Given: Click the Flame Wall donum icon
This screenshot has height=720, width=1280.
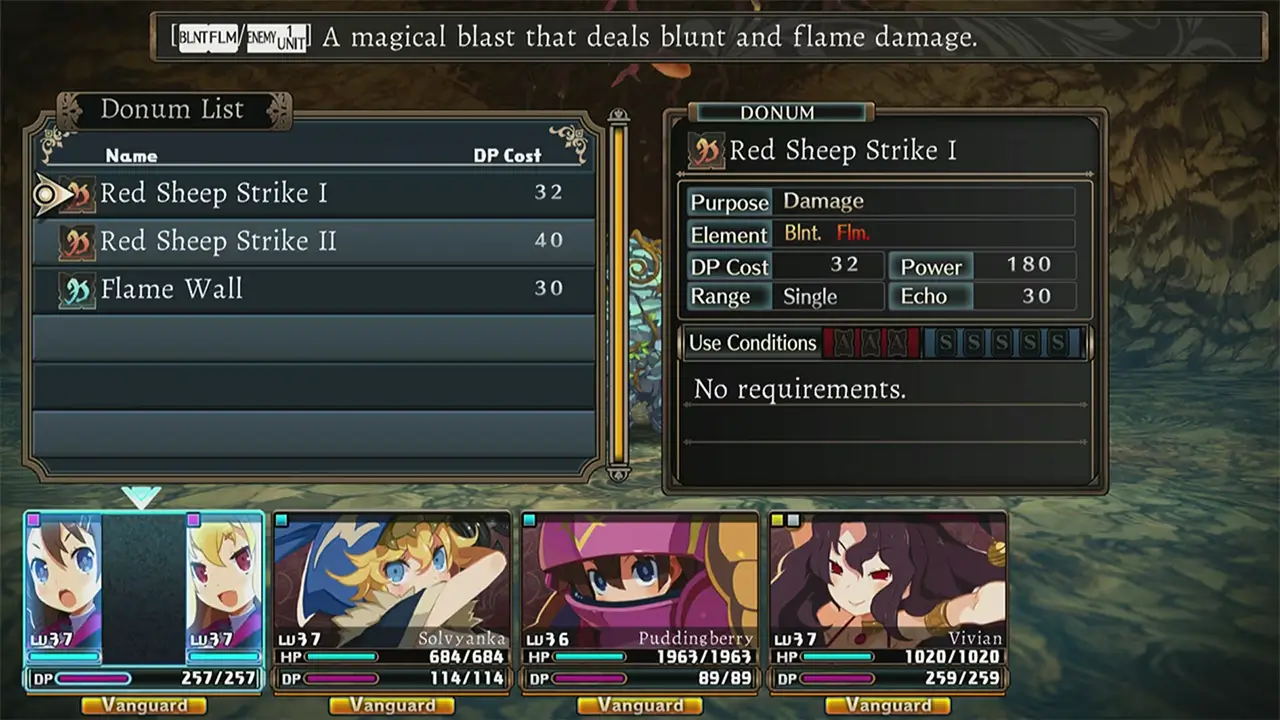Looking at the screenshot, I should [77, 289].
